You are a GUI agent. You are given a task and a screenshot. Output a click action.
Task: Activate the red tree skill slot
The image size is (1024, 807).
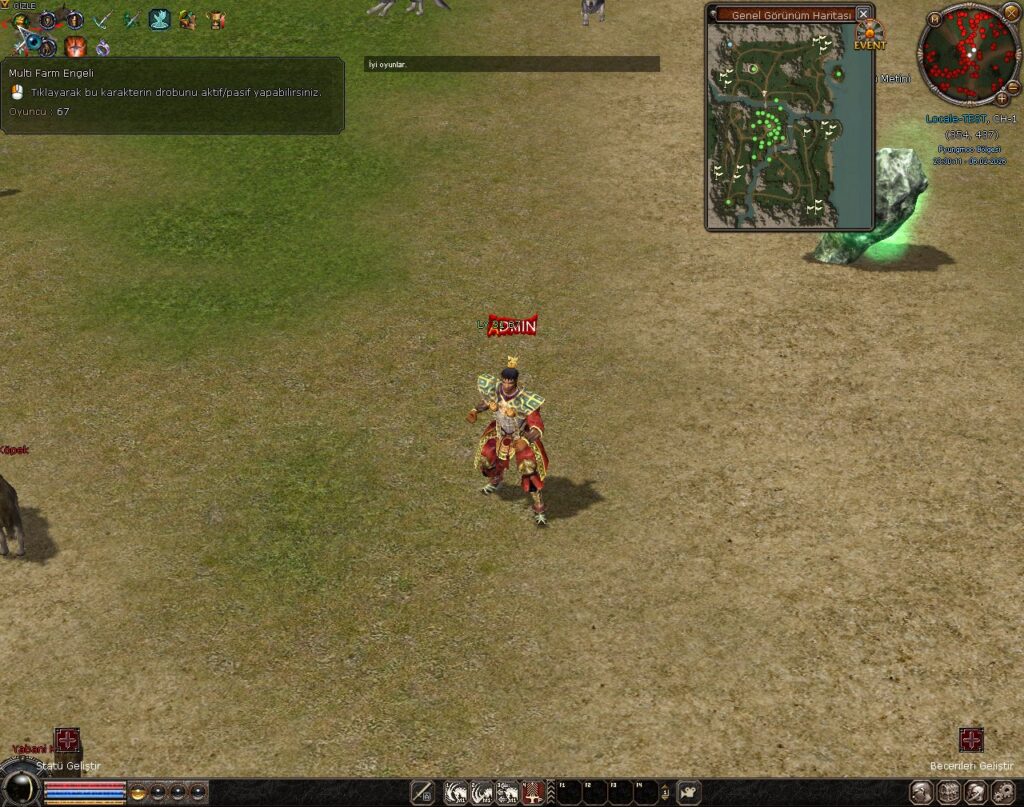click(534, 793)
